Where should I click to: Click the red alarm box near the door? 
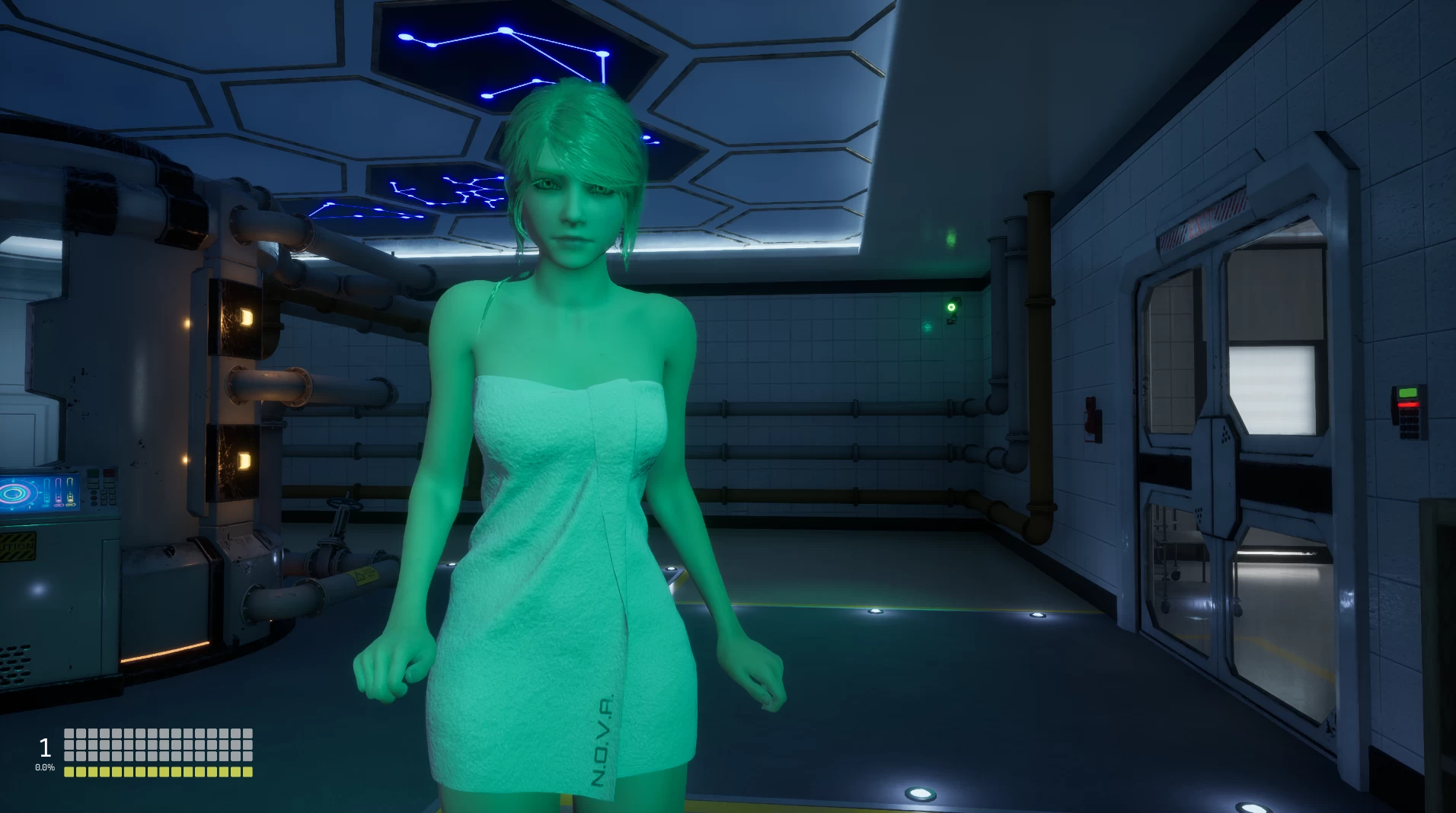tap(1090, 417)
